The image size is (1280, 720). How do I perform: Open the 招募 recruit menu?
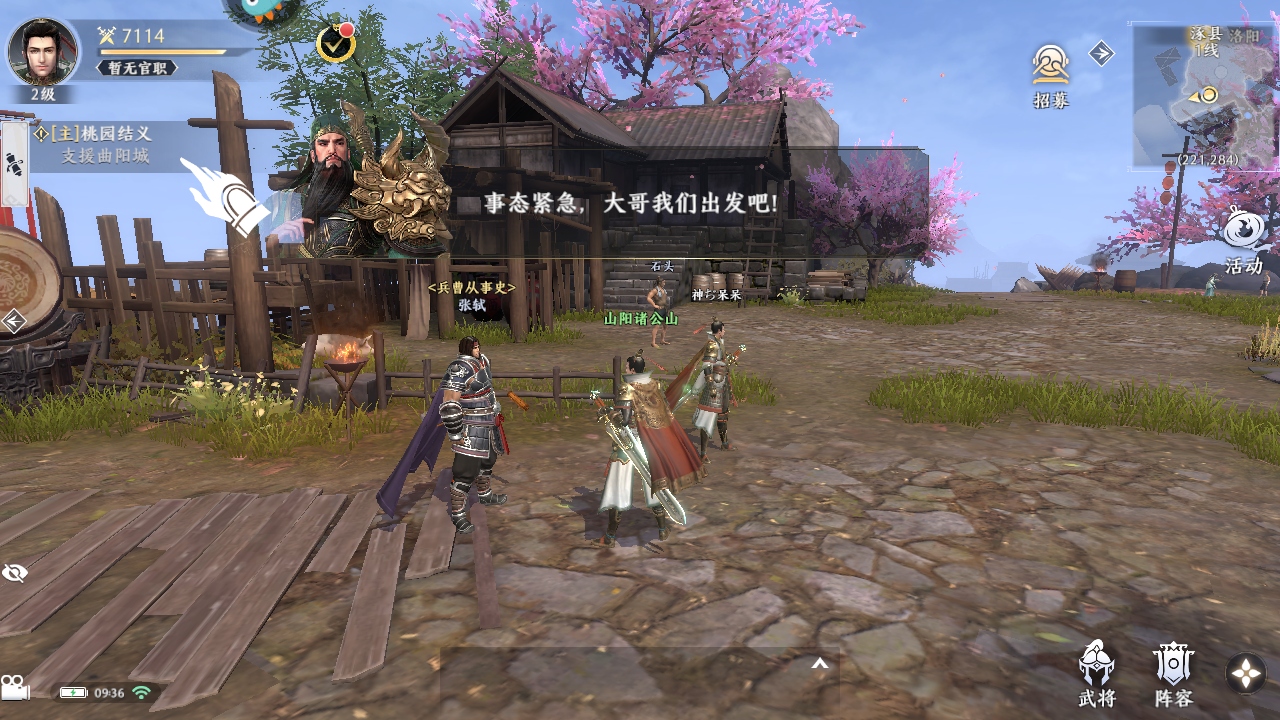(x=1051, y=75)
